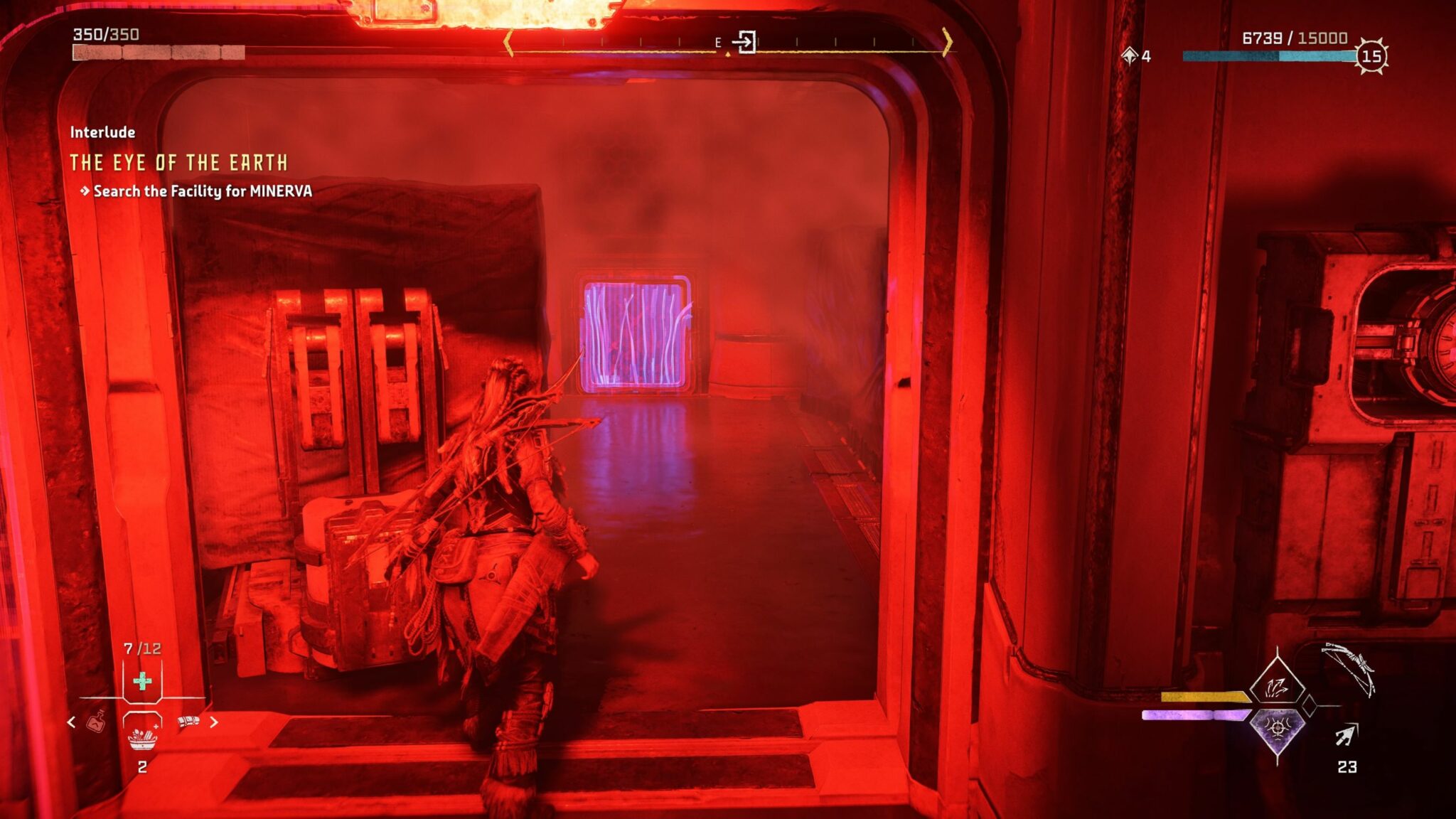1456x819 pixels.
Task: Toggle the E direction marker on the compass
Action: click(719, 43)
